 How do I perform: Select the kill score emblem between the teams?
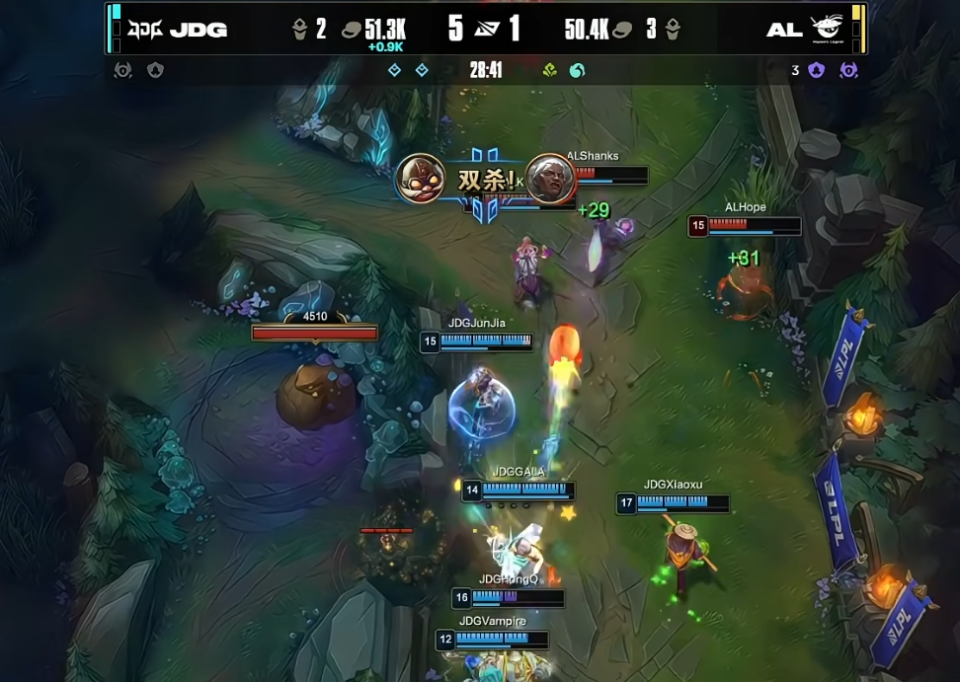pos(485,28)
